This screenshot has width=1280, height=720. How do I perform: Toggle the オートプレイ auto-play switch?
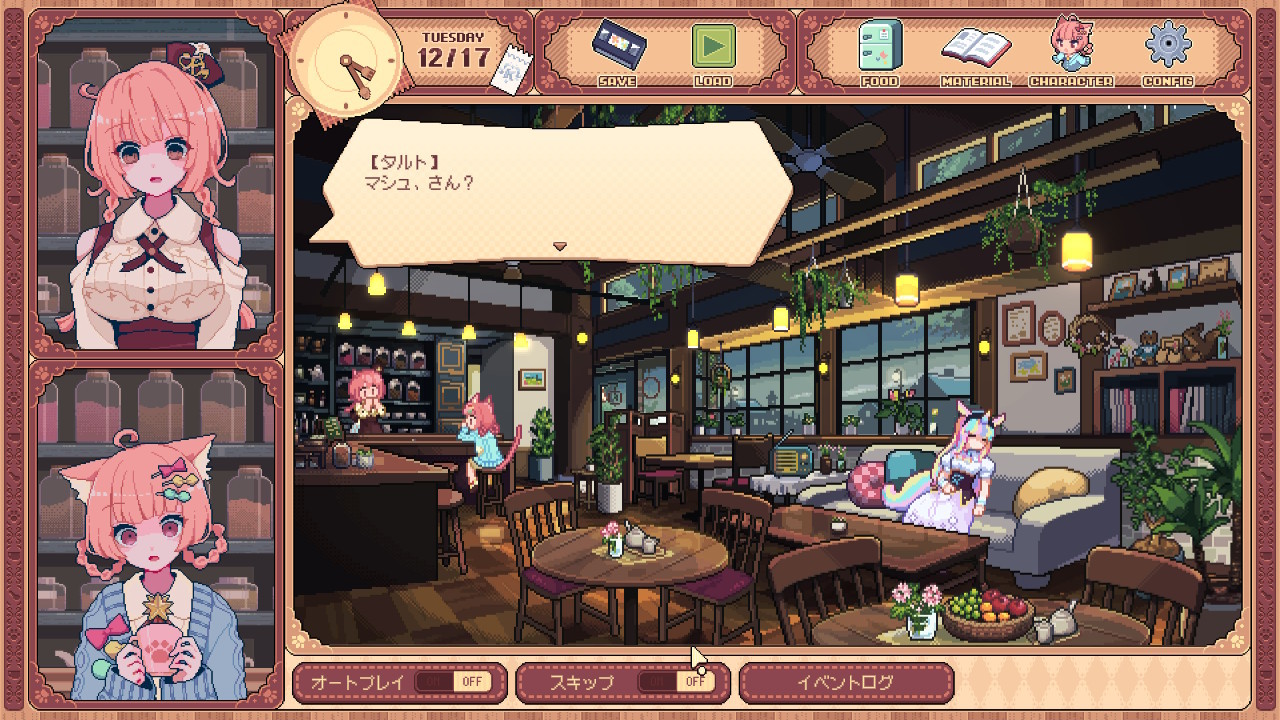coord(452,682)
